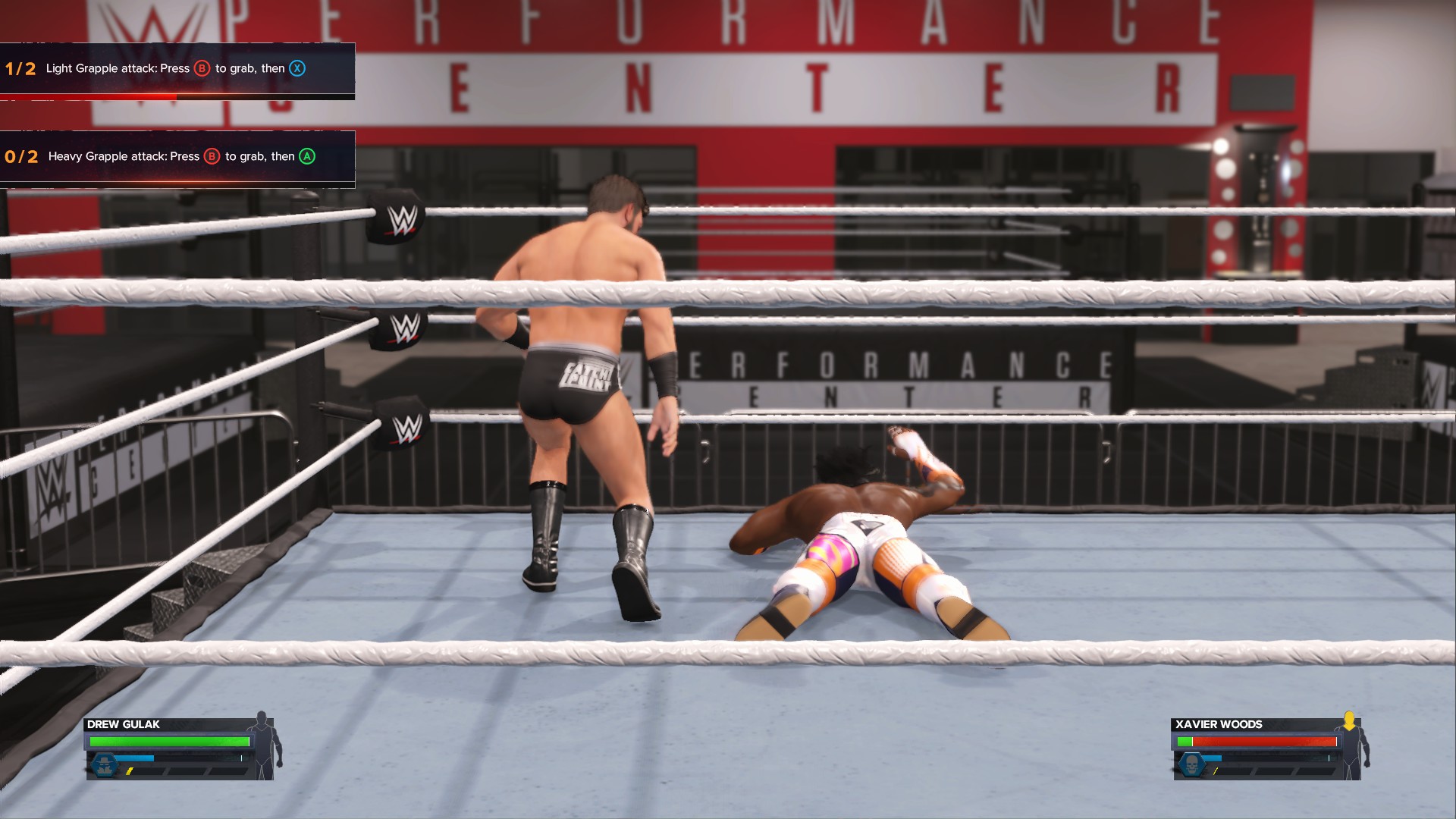The image size is (1456, 819).
Task: Select the Light Grapple attack objective
Action: pos(176,69)
